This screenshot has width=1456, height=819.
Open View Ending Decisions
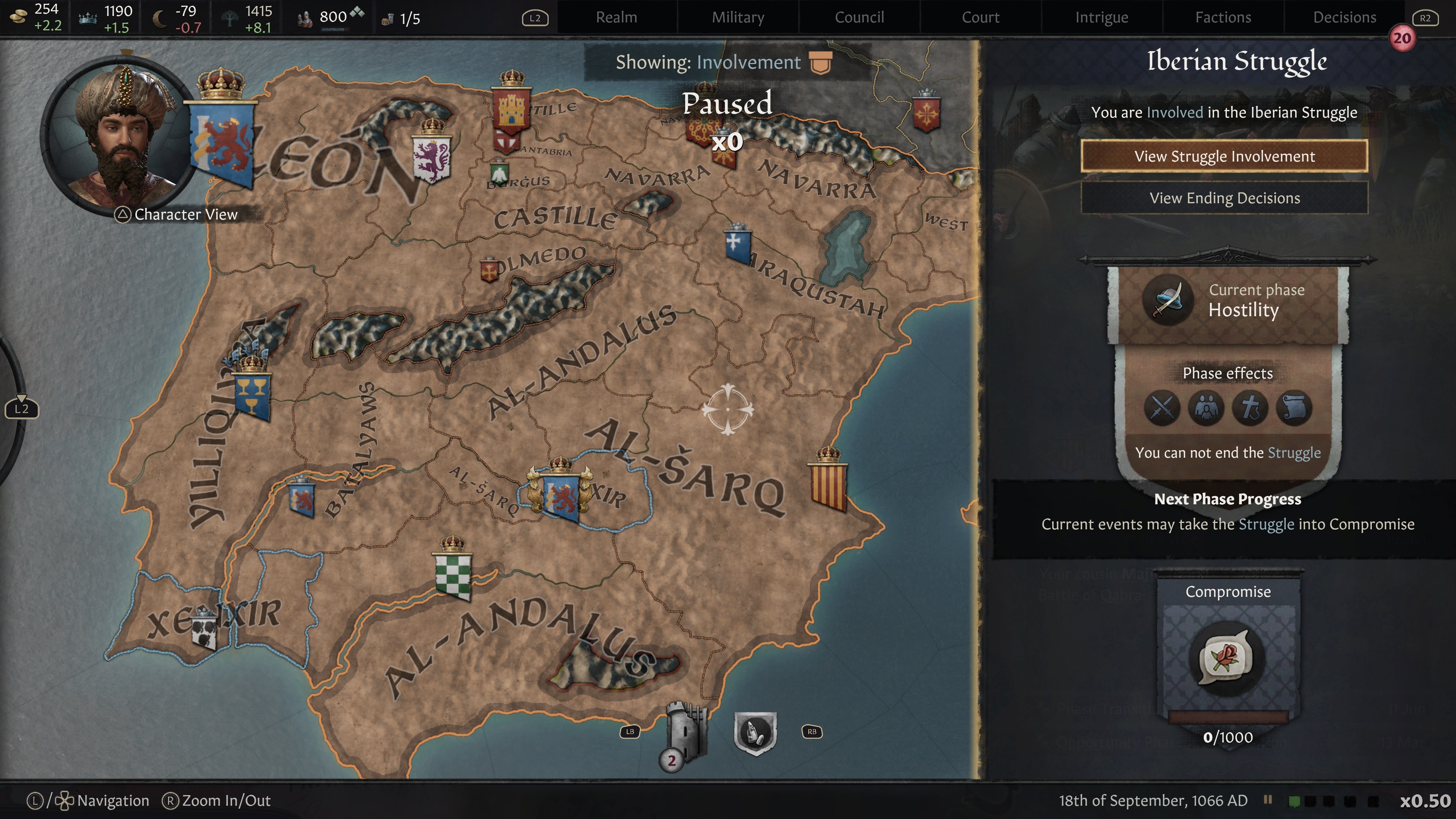point(1225,198)
